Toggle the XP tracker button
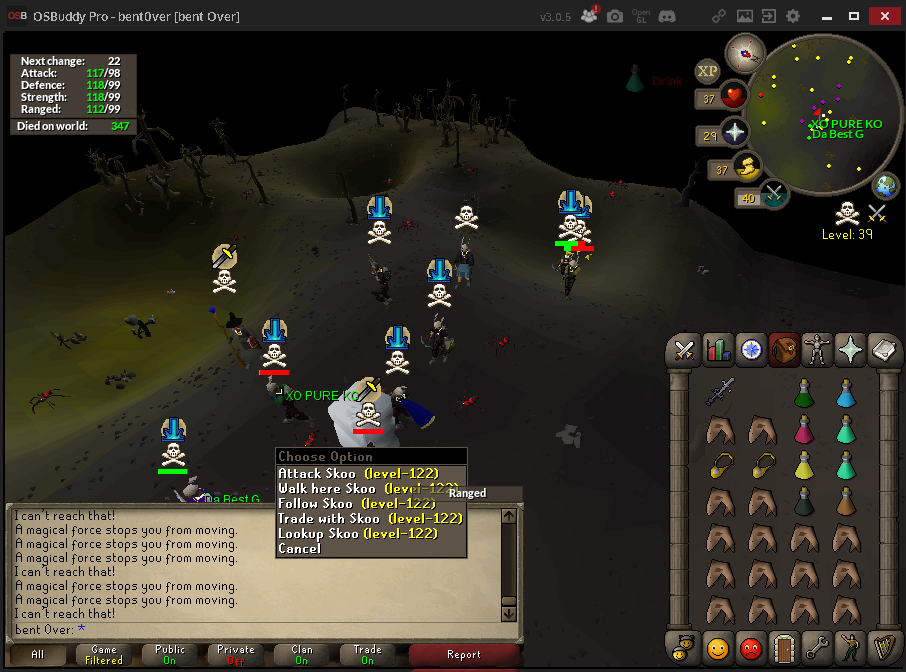 point(707,71)
